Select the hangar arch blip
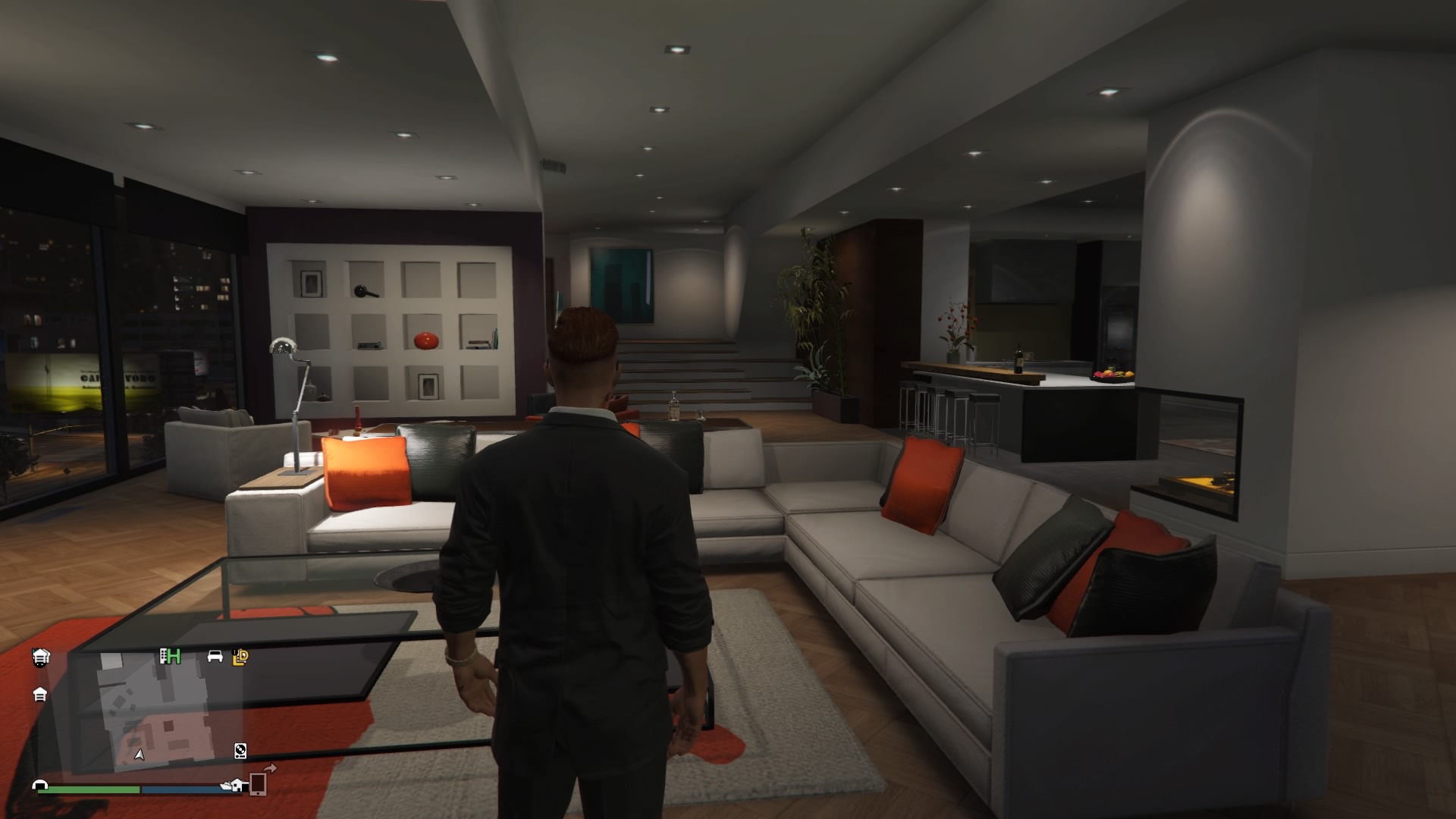The height and width of the screenshot is (819, 1456). click(x=40, y=786)
